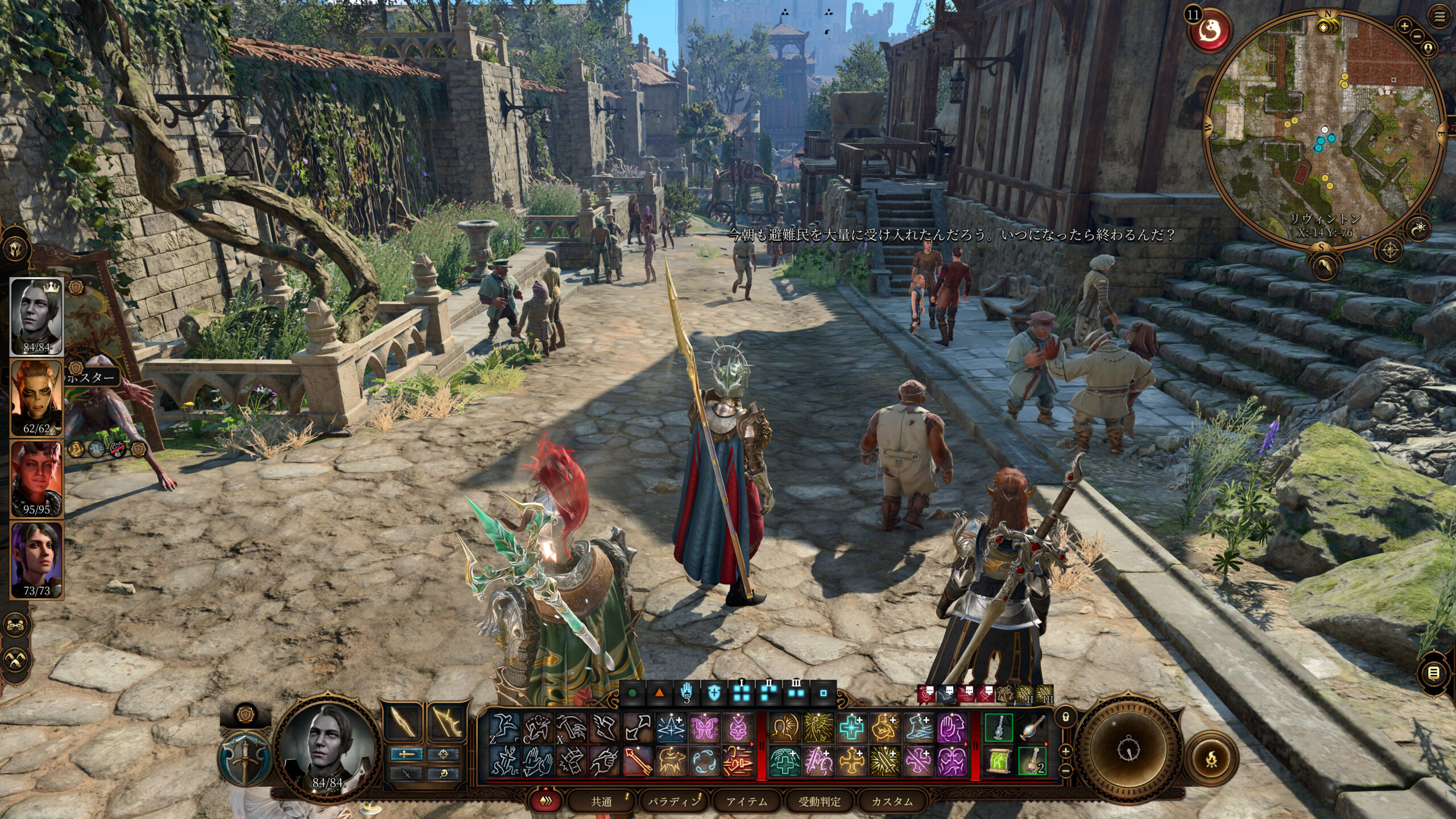
Task: Open the パラディン hotbar tab
Action: [673, 801]
